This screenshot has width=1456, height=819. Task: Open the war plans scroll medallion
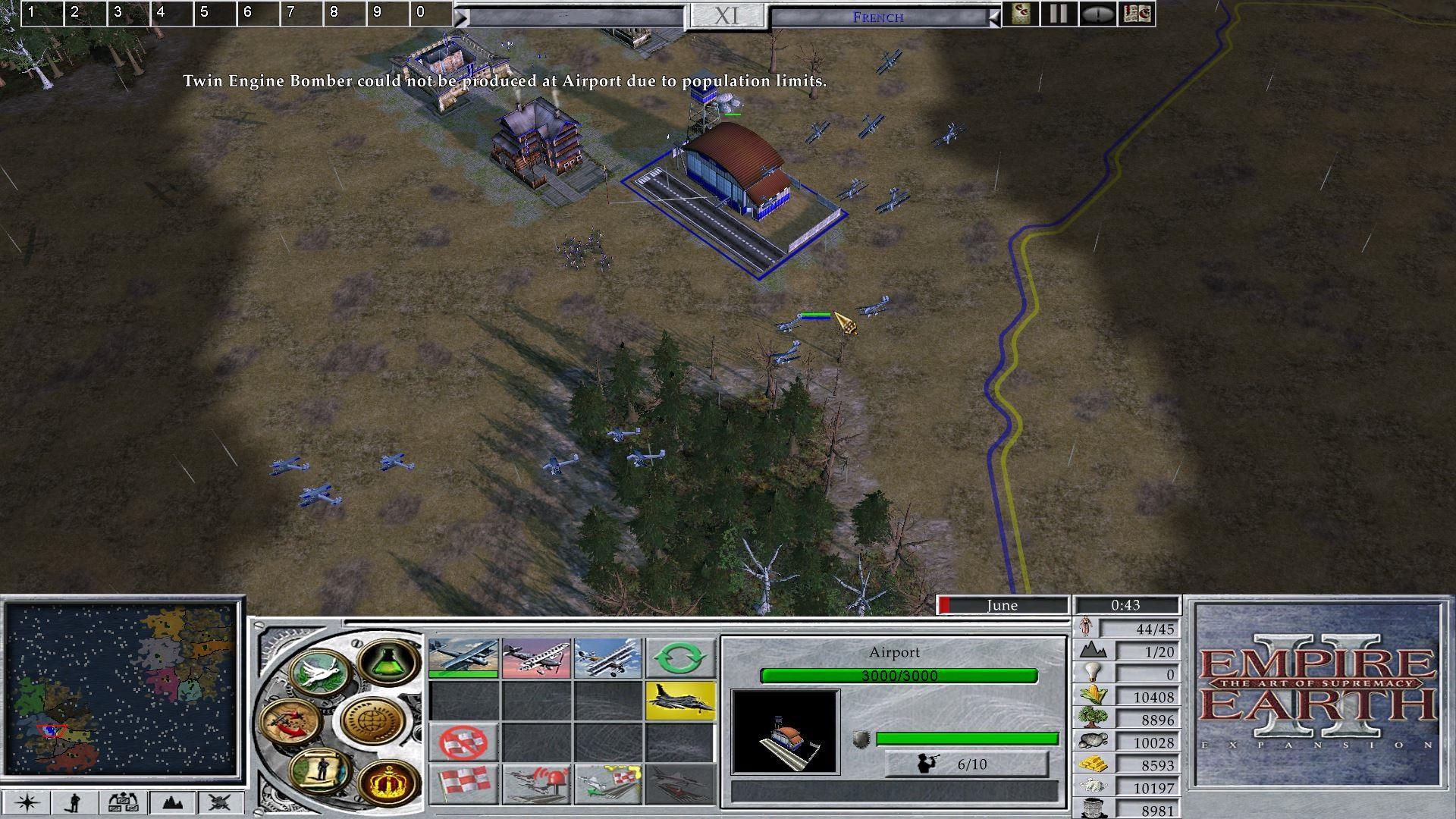pos(322,772)
